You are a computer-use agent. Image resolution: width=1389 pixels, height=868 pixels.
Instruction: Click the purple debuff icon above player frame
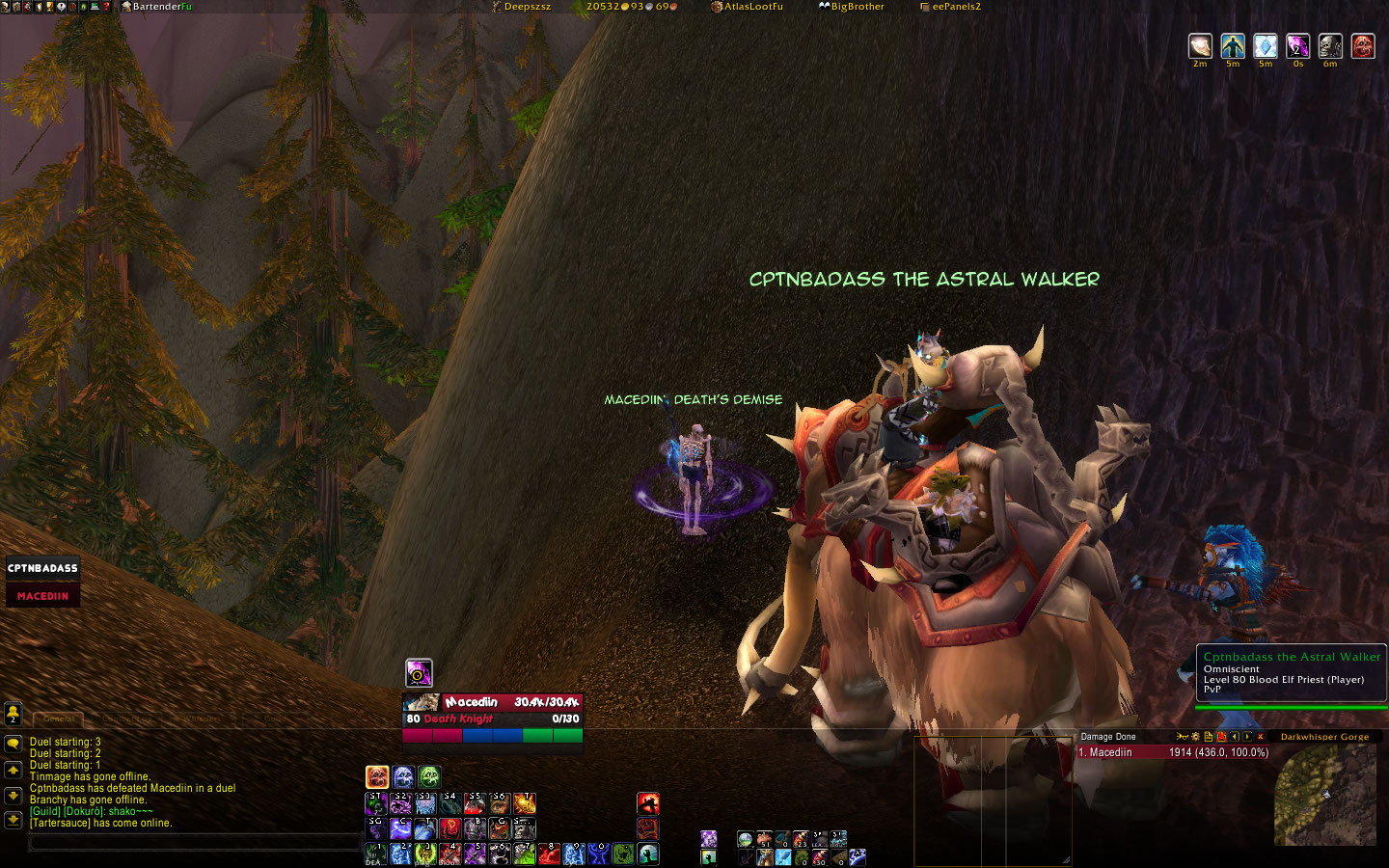coord(419,672)
